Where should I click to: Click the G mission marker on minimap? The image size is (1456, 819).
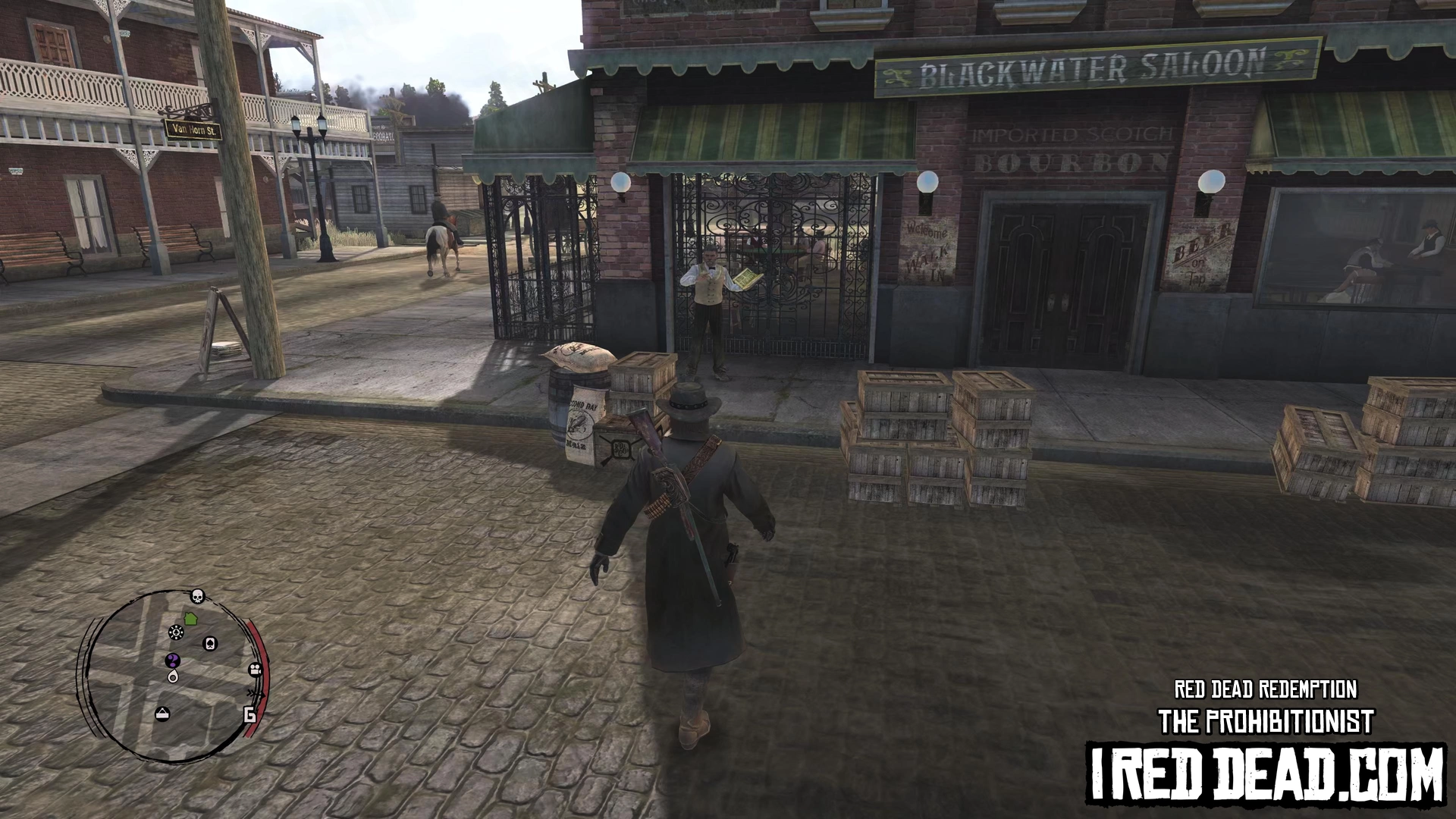point(249,714)
